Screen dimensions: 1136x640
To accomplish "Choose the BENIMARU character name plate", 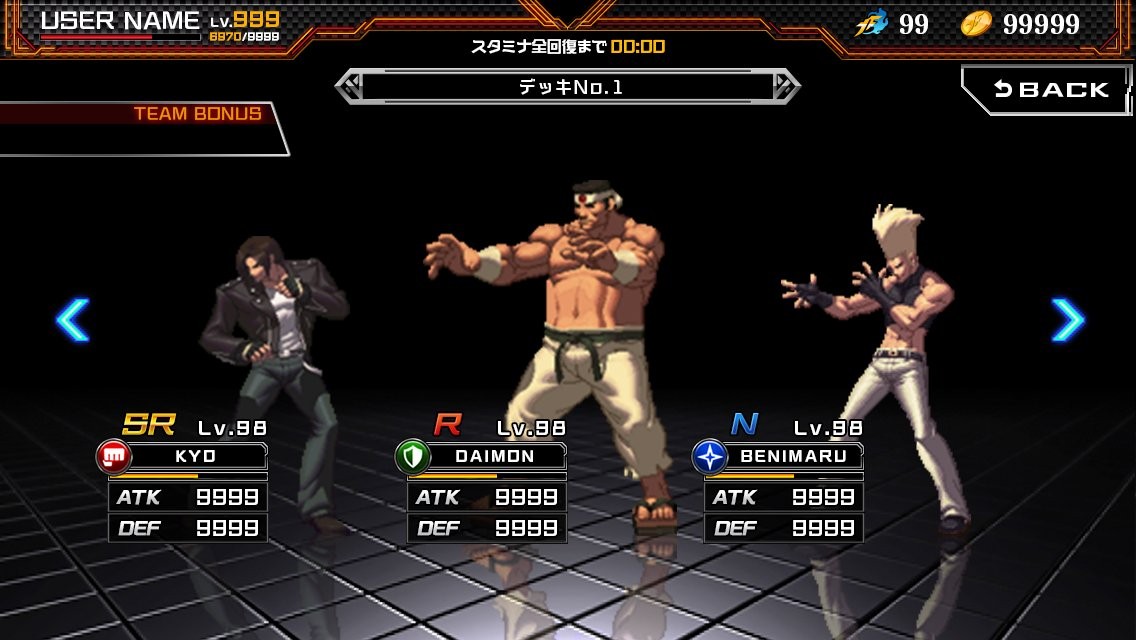I will [x=793, y=456].
